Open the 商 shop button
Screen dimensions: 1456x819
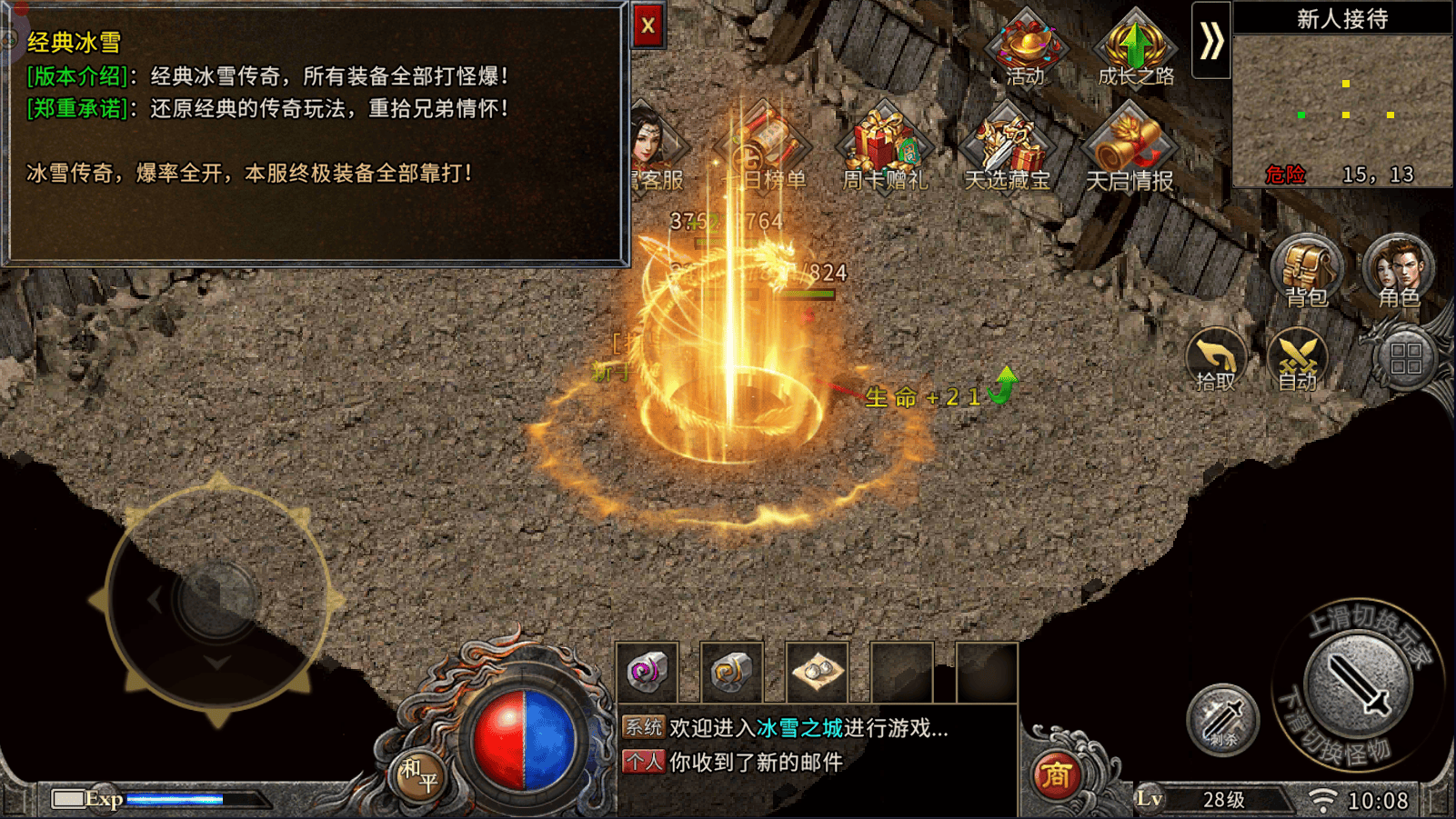click(x=1056, y=775)
